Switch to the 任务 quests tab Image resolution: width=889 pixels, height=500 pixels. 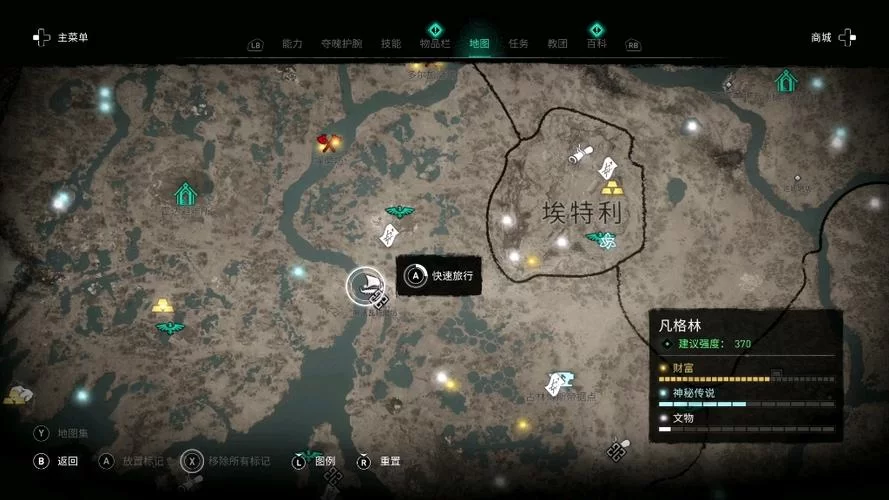click(x=518, y=44)
